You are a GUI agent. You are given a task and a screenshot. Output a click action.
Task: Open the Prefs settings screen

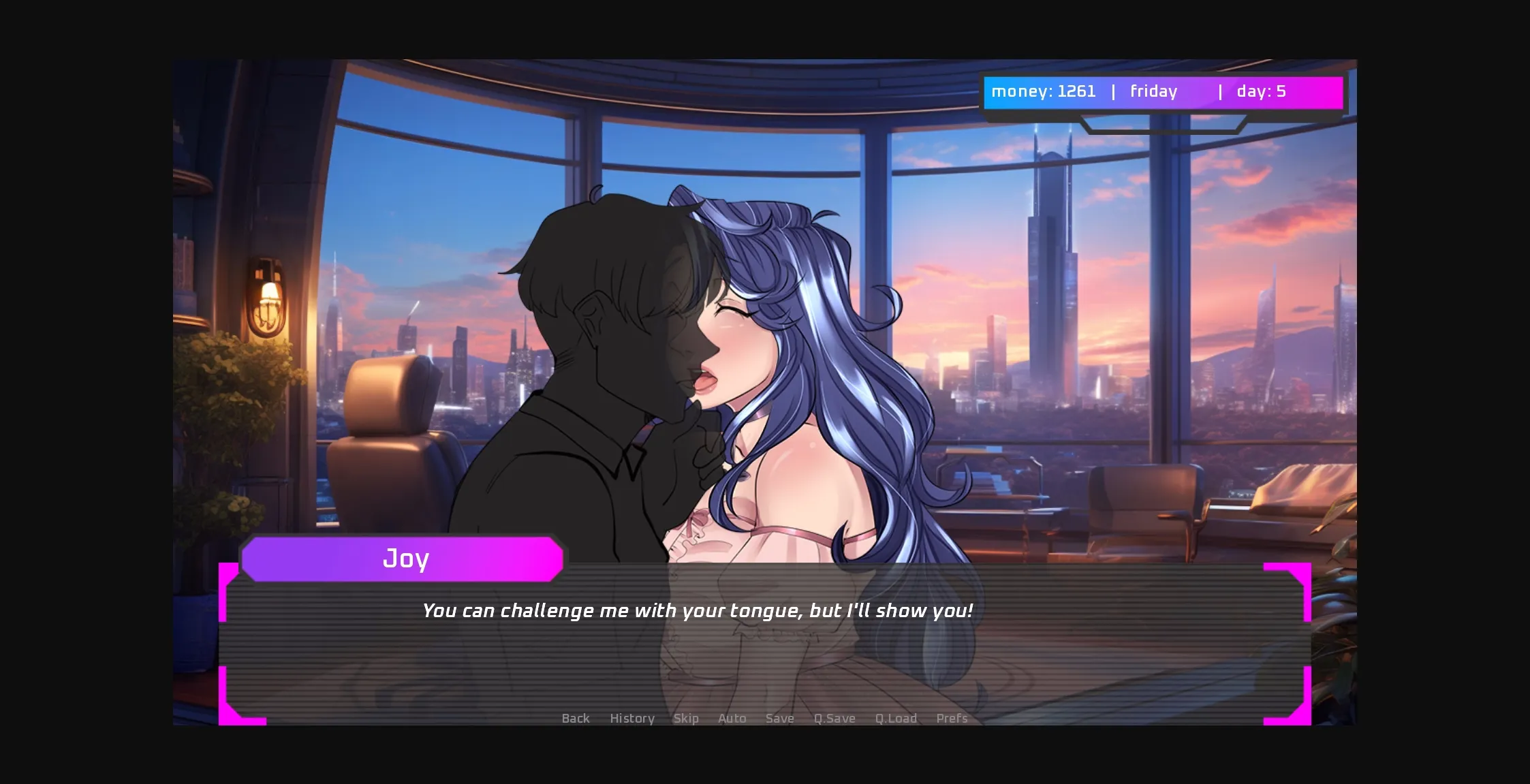[951, 719]
